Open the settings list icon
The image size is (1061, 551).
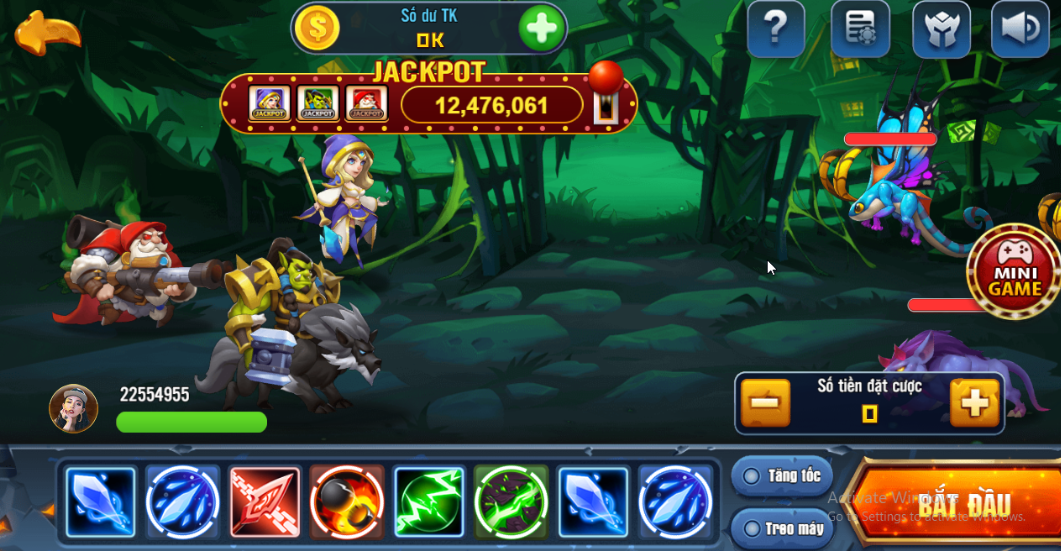coord(859,30)
